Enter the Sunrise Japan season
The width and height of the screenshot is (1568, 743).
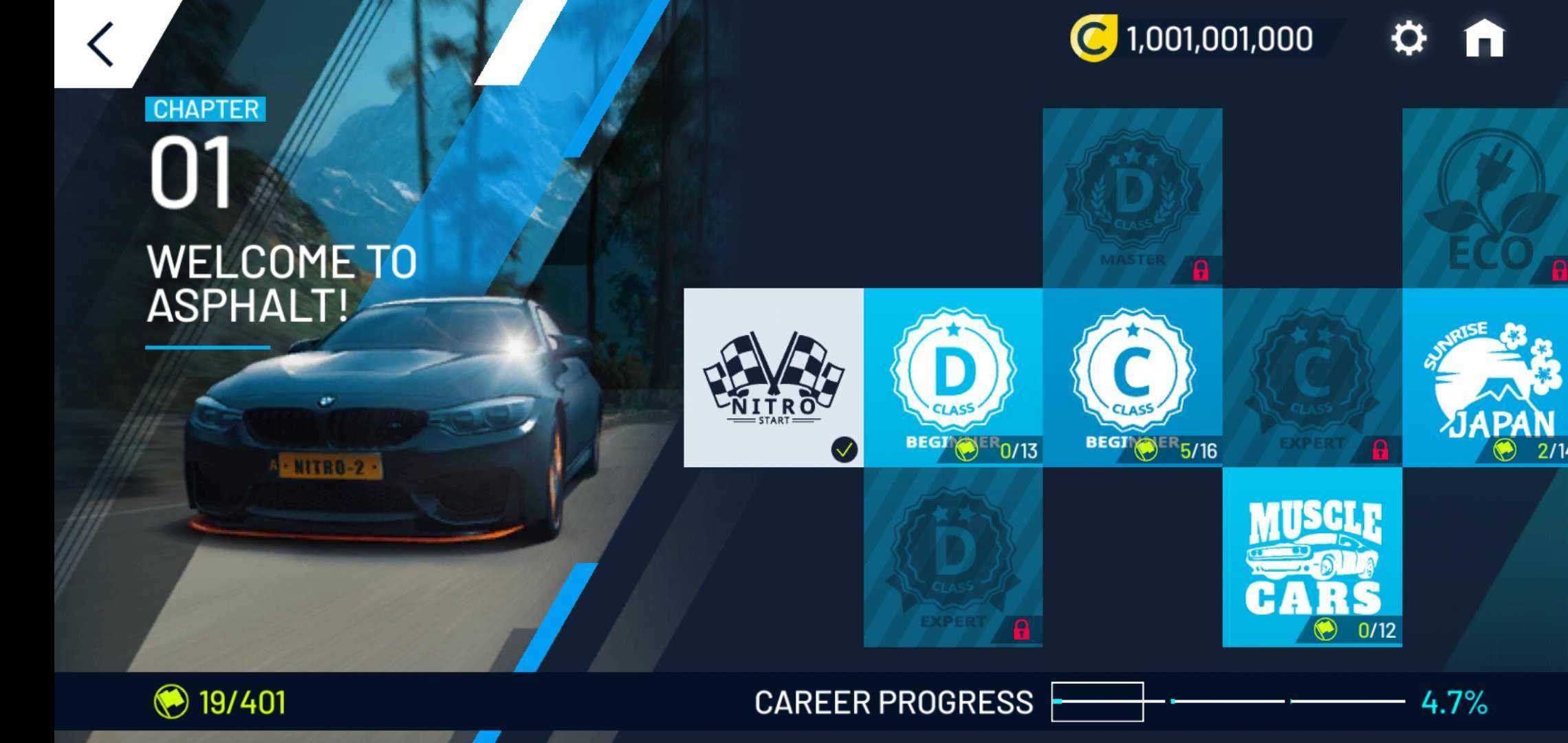1485,378
